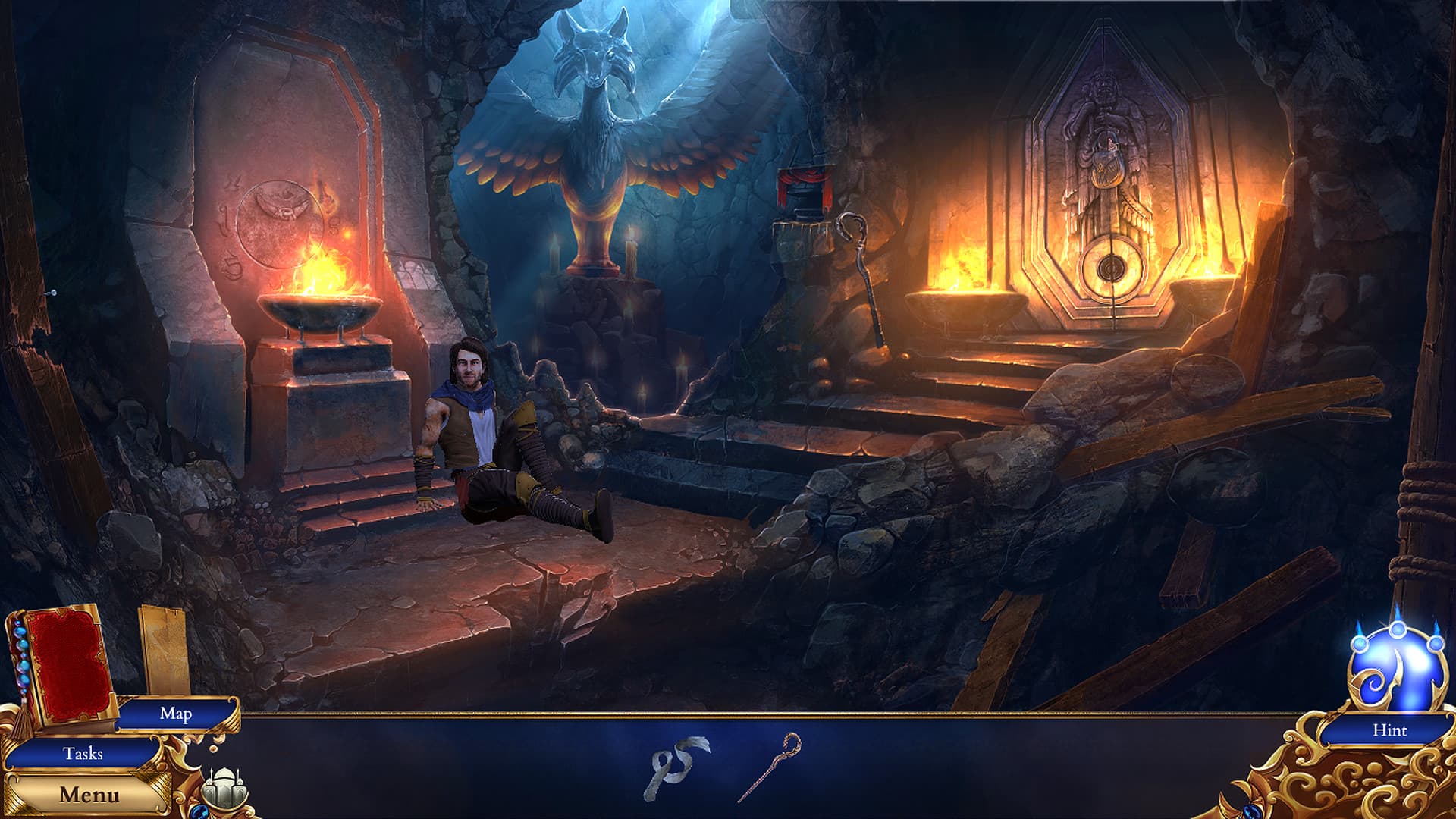Open the Map
This screenshot has width=1456, height=819.
pyautogui.click(x=176, y=714)
